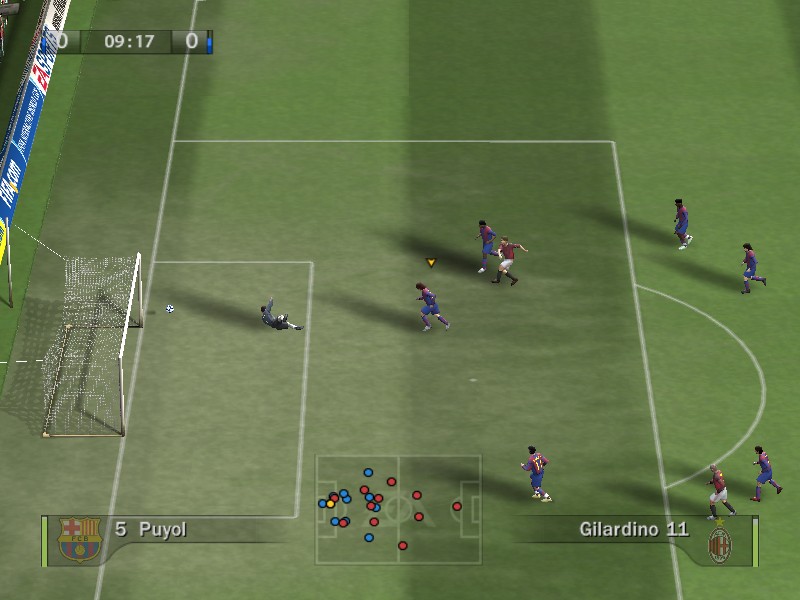The height and width of the screenshot is (600, 800).
Task: Select the FC Barcelona crest icon
Action: pos(77,539)
